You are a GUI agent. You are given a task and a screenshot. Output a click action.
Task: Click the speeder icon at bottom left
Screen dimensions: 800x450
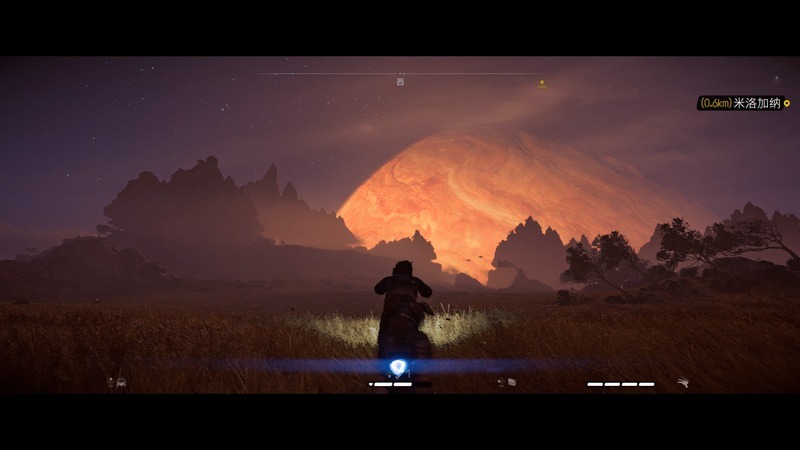click(117, 382)
